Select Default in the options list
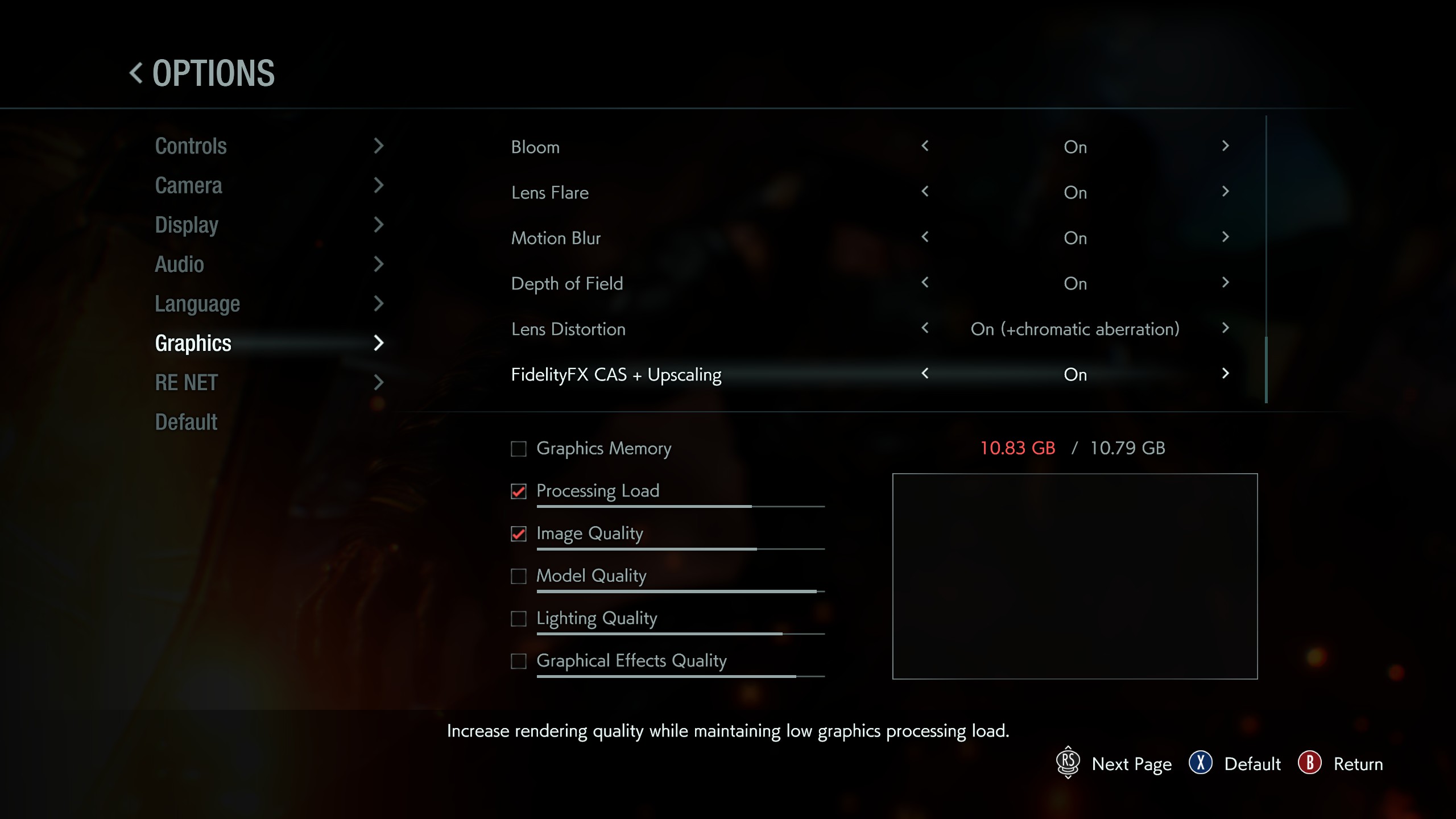The image size is (1456, 819). pyautogui.click(x=187, y=422)
